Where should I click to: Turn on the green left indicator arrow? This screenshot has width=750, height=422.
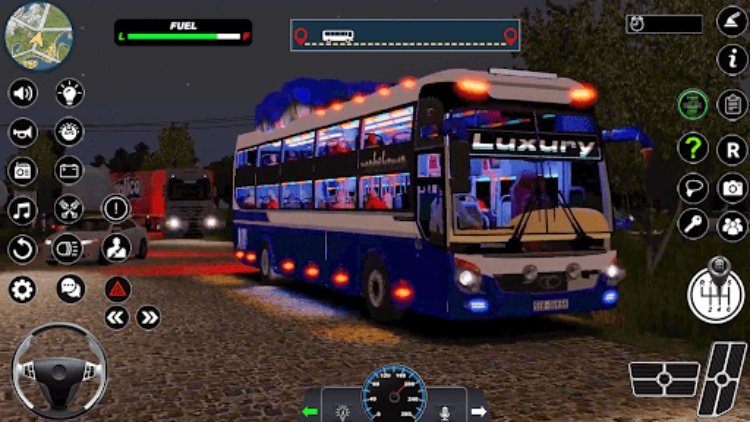pos(312,410)
